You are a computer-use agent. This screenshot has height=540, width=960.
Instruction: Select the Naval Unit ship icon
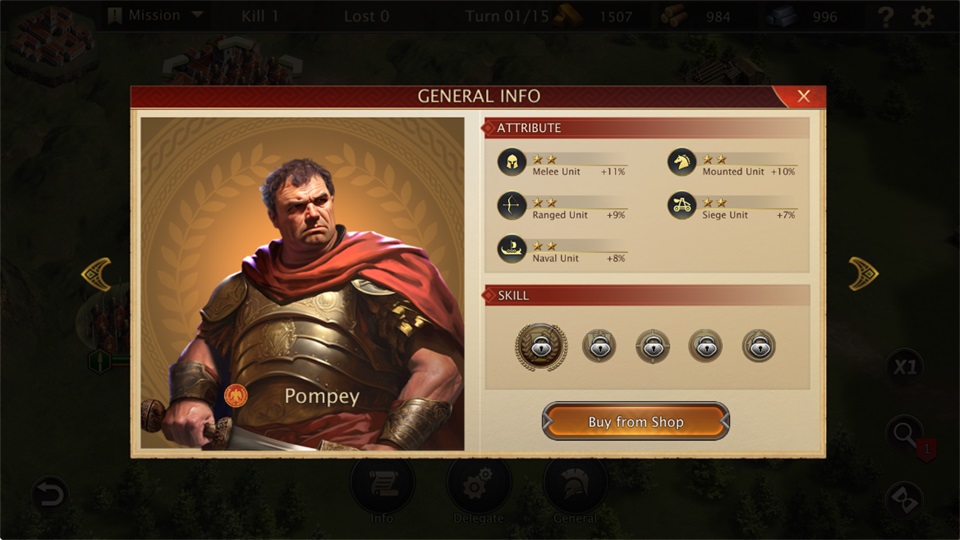[x=512, y=249]
